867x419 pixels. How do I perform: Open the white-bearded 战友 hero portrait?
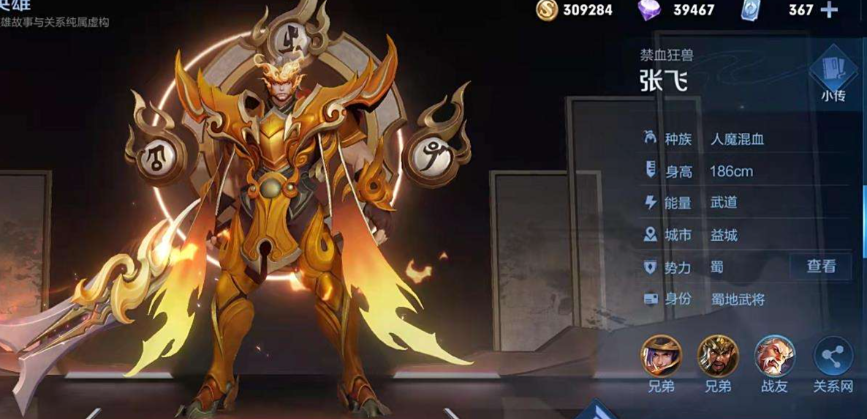[774, 355]
